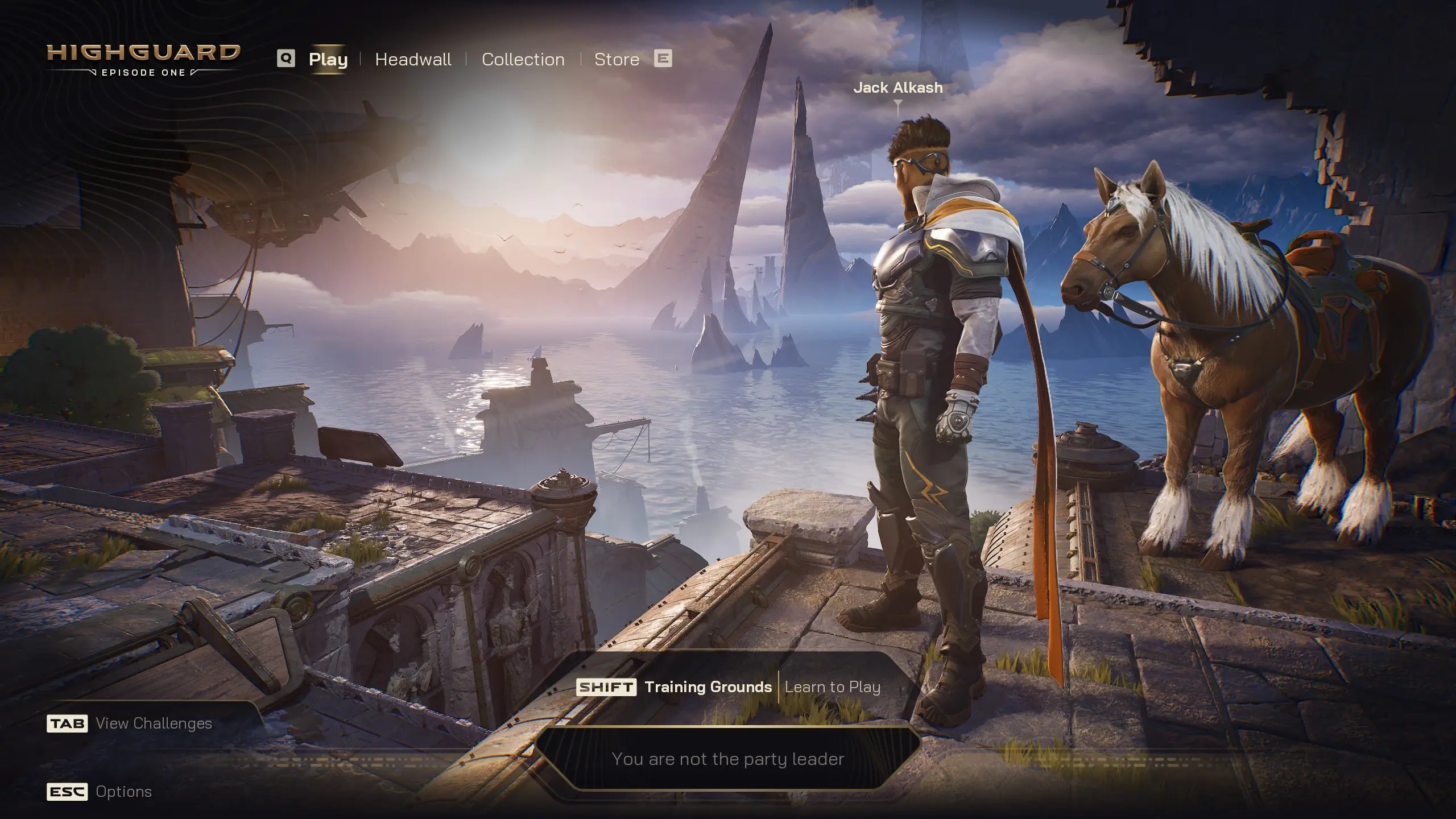1456x819 pixels.
Task: Go to the Collection tab
Action: [x=523, y=59]
